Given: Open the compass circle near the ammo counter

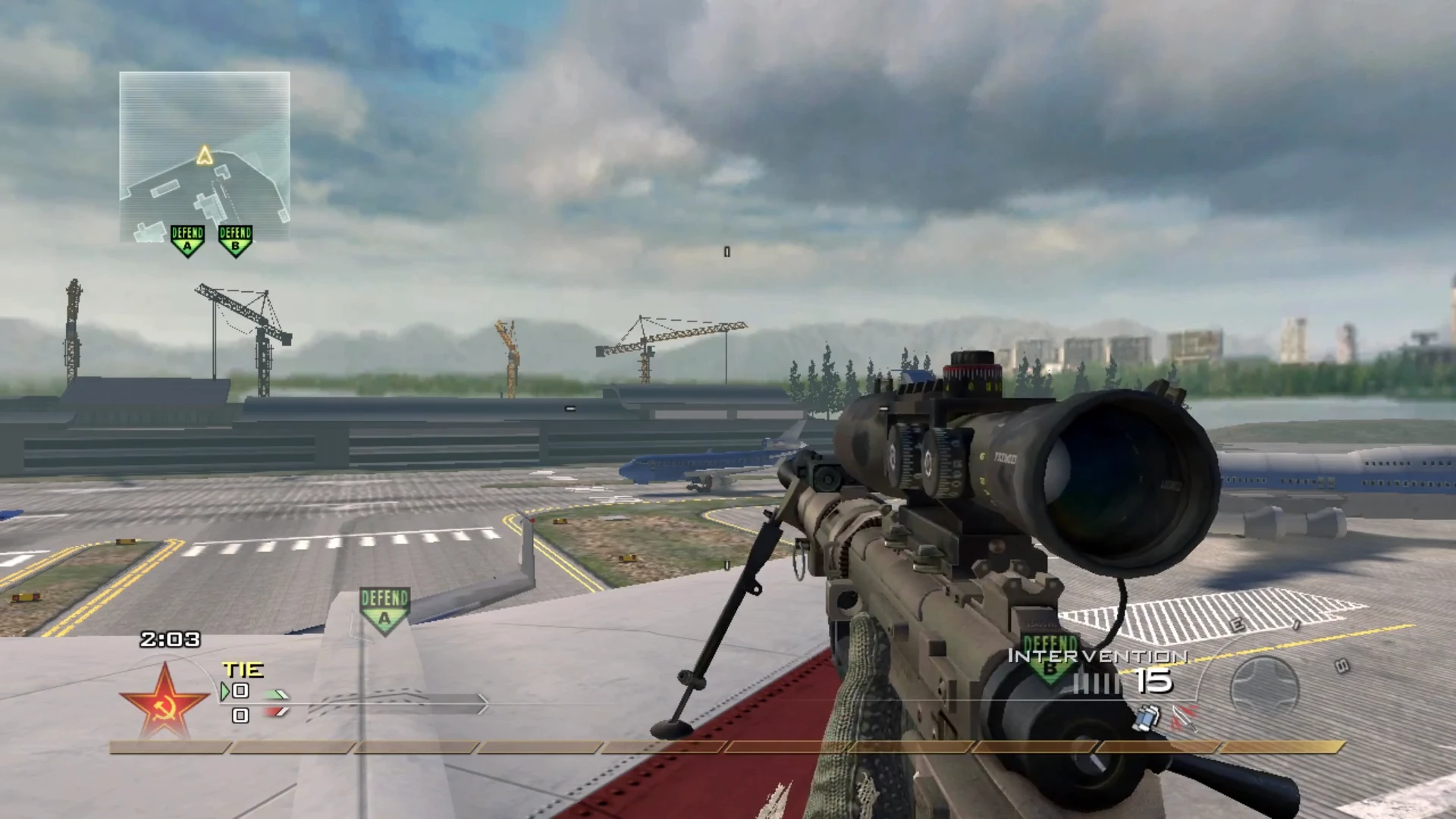Looking at the screenshot, I should pos(1265,681).
